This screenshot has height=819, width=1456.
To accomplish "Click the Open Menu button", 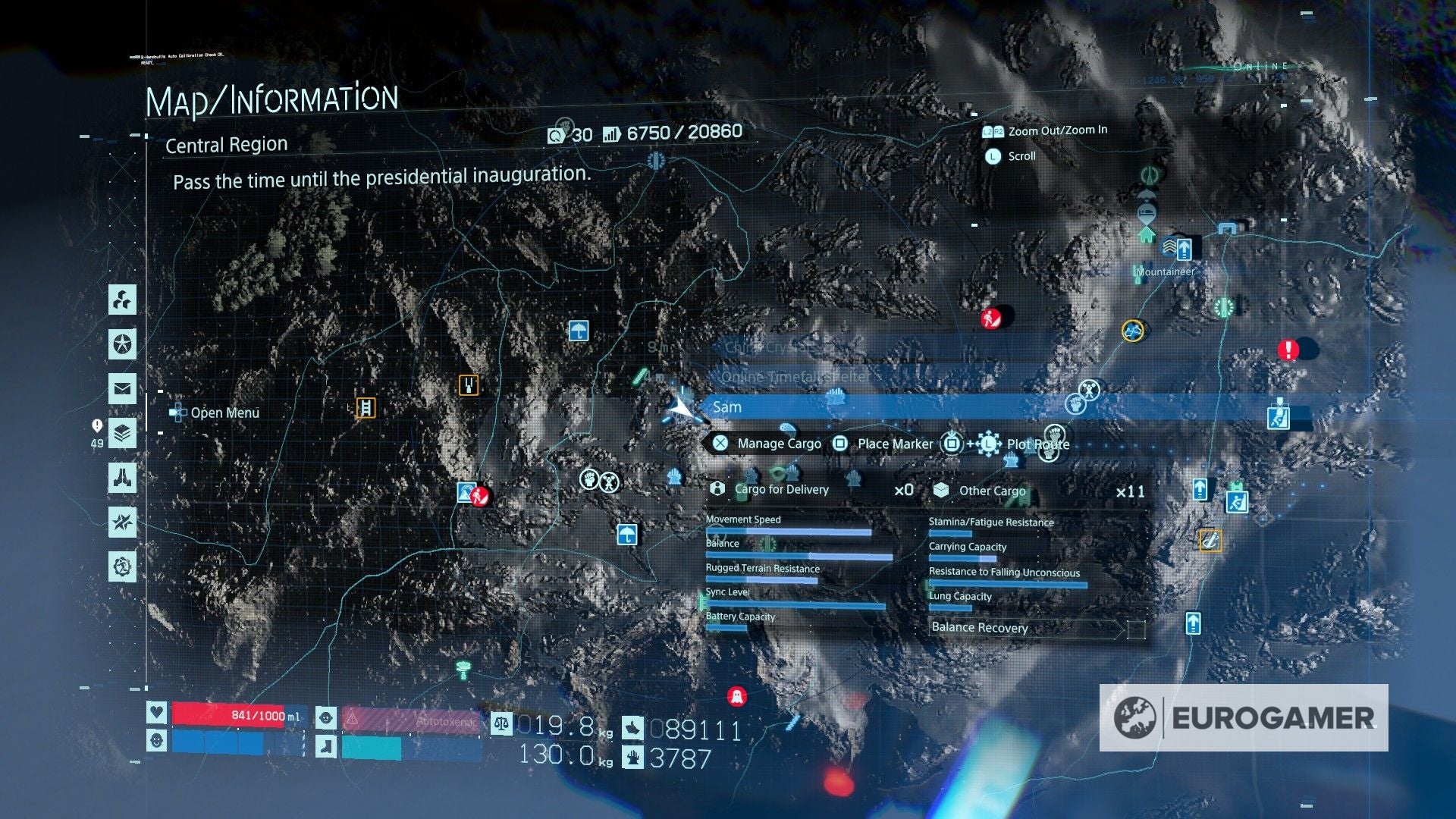I will tap(215, 413).
